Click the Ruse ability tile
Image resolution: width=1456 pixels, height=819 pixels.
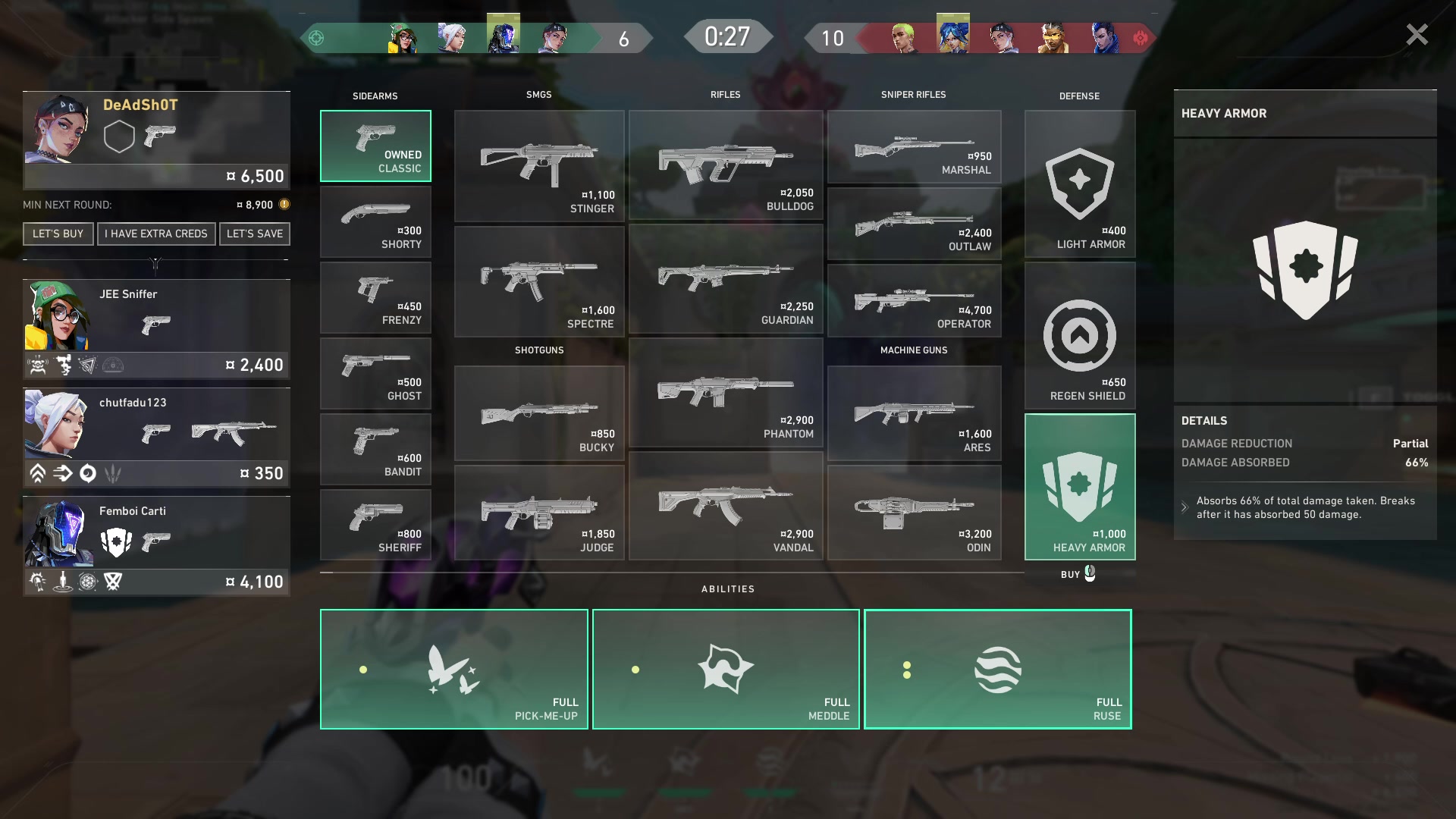997,669
